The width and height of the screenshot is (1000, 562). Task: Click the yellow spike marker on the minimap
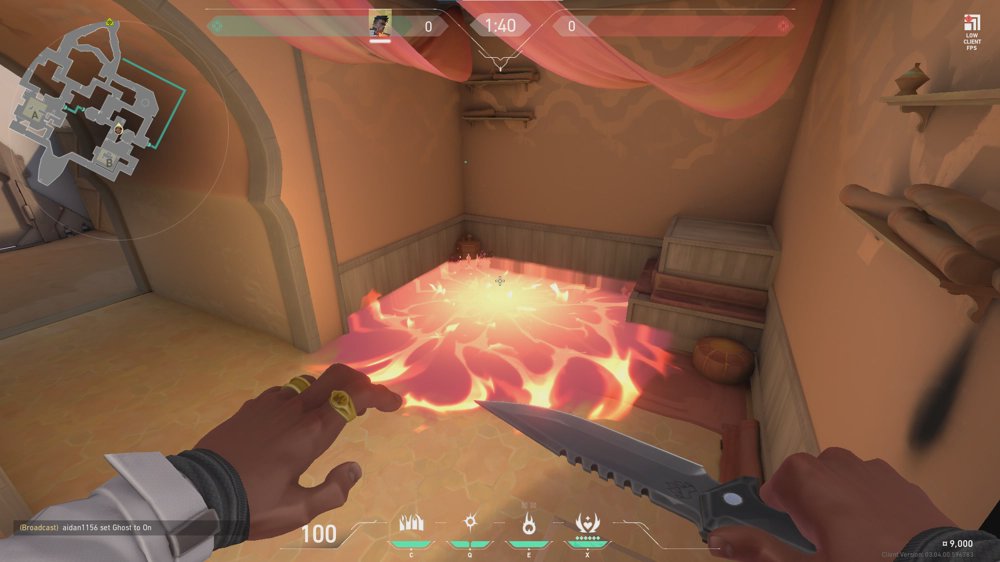pyautogui.click(x=110, y=22)
